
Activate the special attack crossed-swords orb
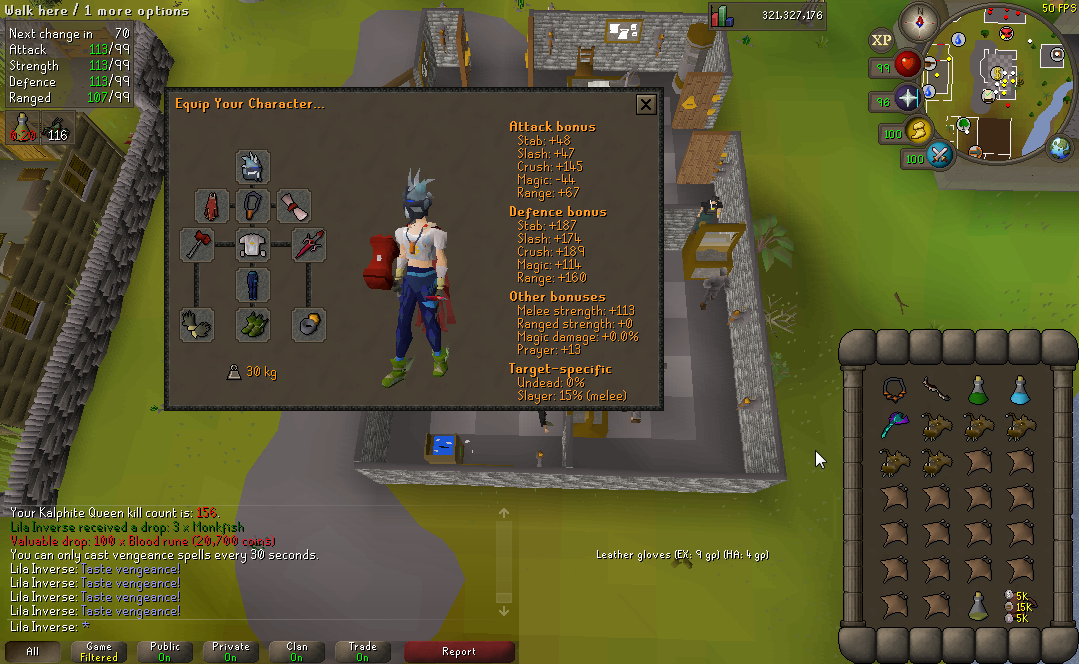pos(941,156)
